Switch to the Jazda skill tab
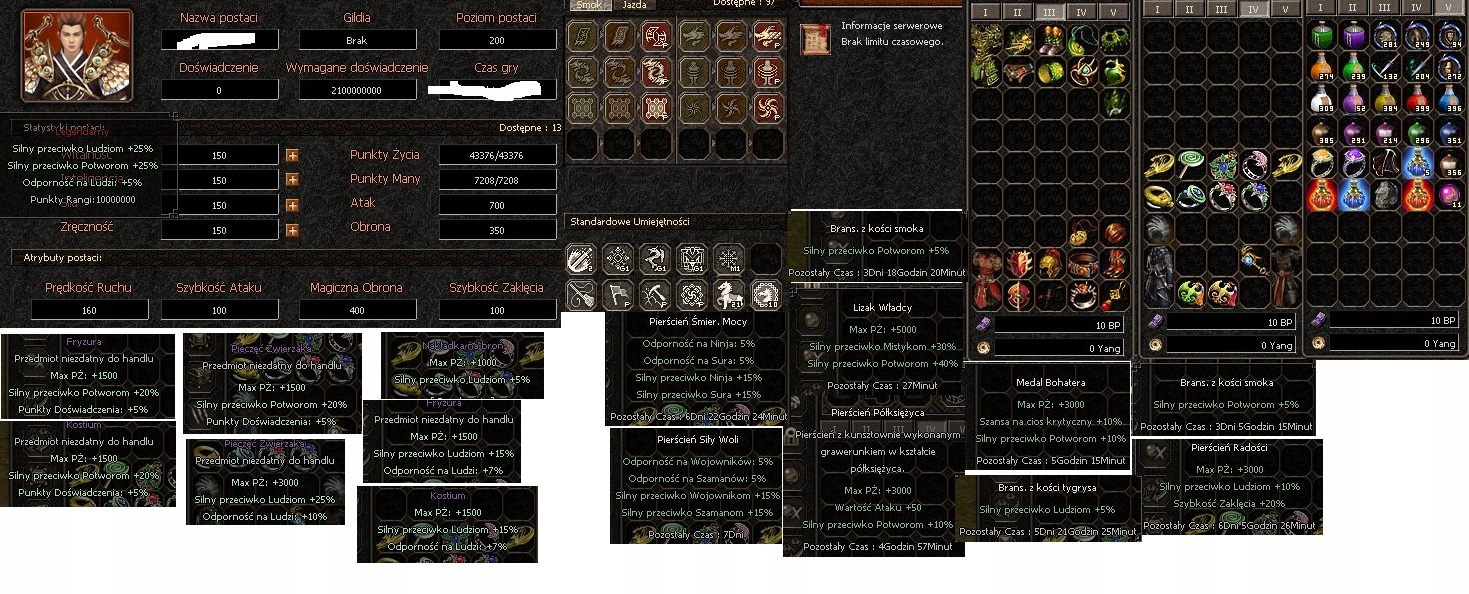Viewport: 1469px width, 594px height. (634, 5)
